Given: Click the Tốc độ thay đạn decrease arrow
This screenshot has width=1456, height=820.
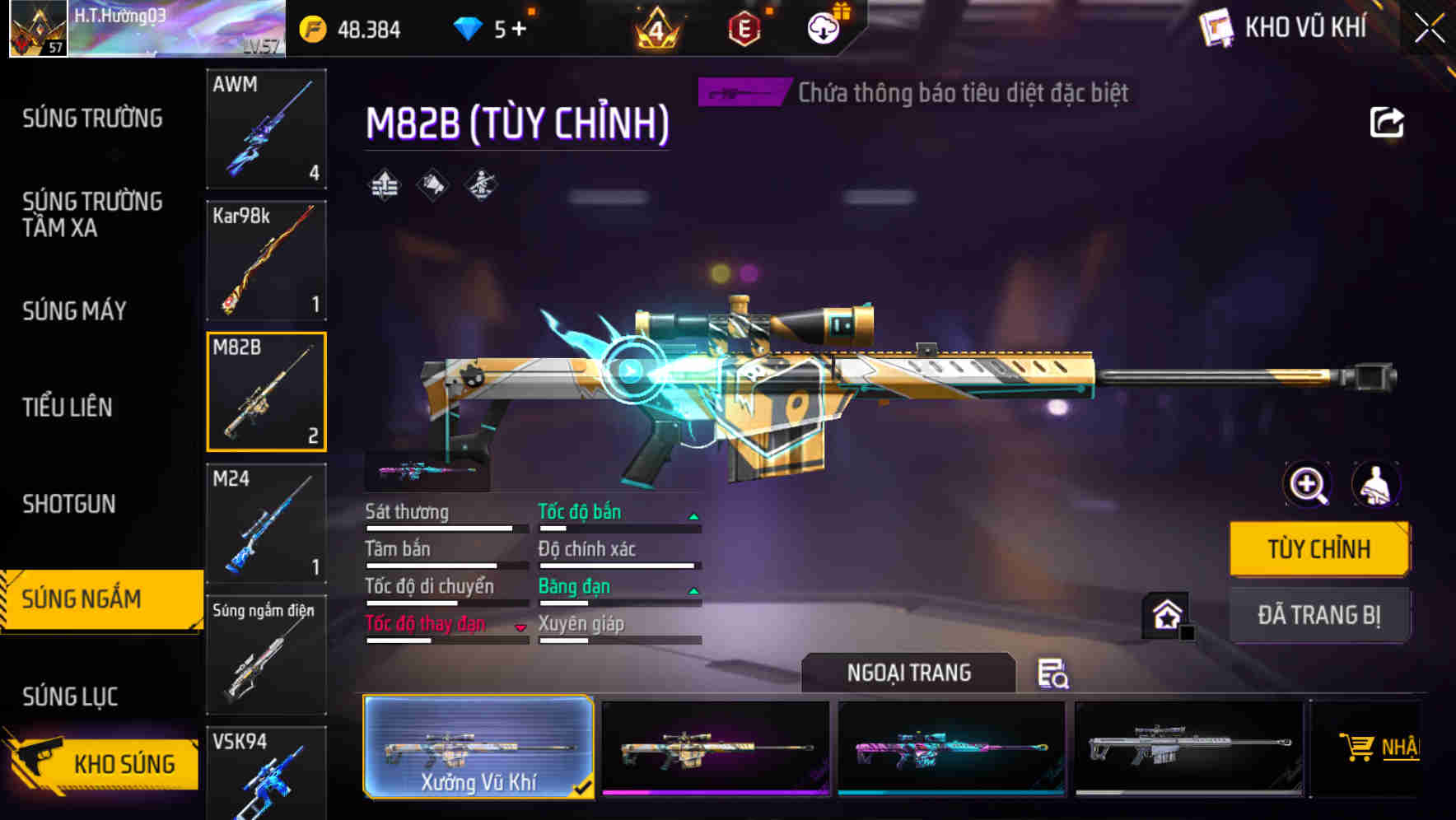Looking at the screenshot, I should (520, 626).
